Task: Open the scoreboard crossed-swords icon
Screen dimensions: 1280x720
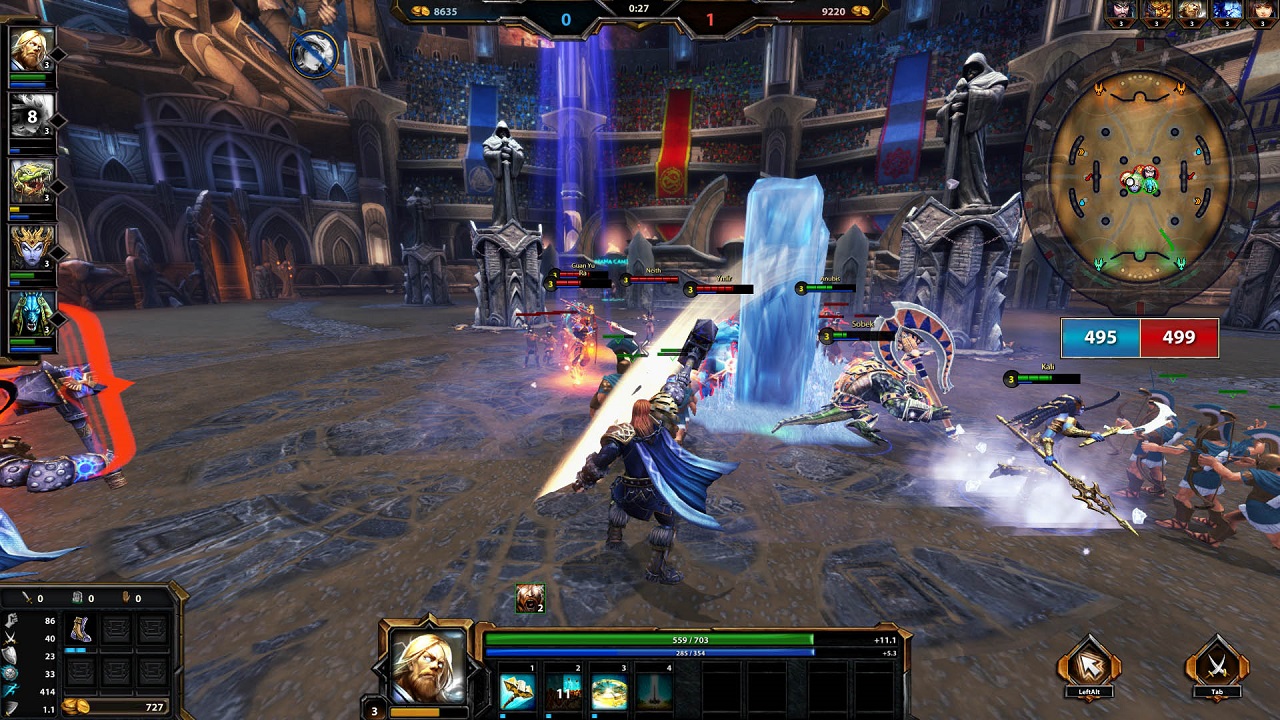Action: tap(1217, 664)
